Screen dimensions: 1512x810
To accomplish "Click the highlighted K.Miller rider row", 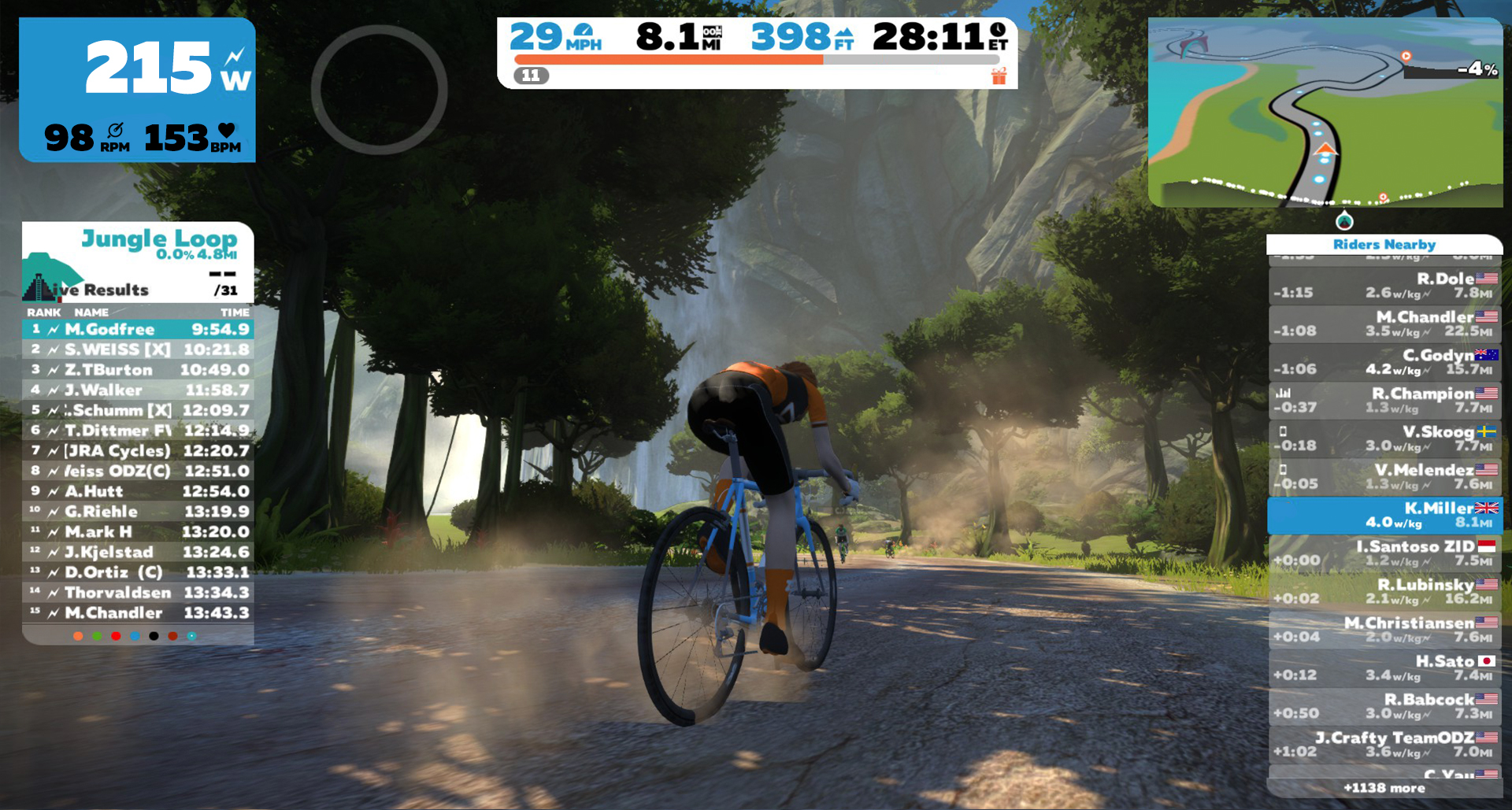I will pyautogui.click(x=1384, y=515).
